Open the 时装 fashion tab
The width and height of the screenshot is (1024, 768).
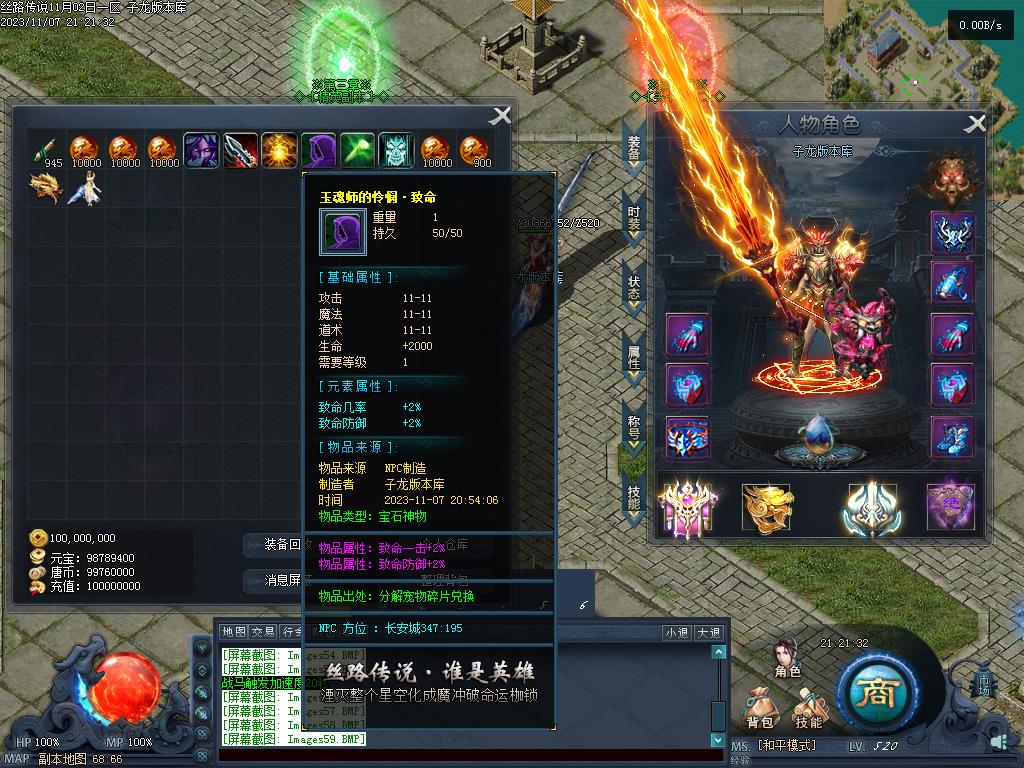(x=634, y=220)
